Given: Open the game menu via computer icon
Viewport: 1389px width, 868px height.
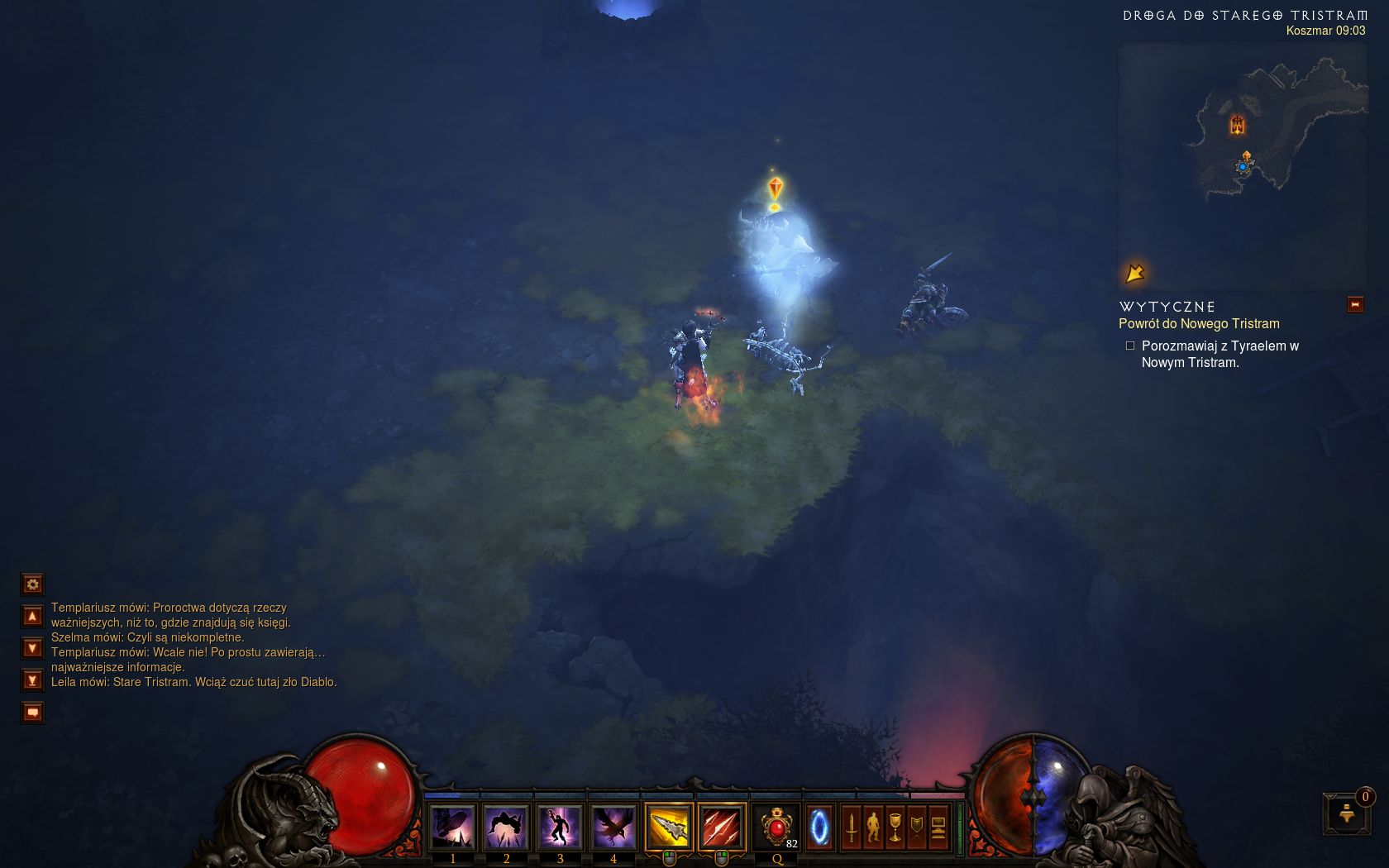Looking at the screenshot, I should click(938, 827).
